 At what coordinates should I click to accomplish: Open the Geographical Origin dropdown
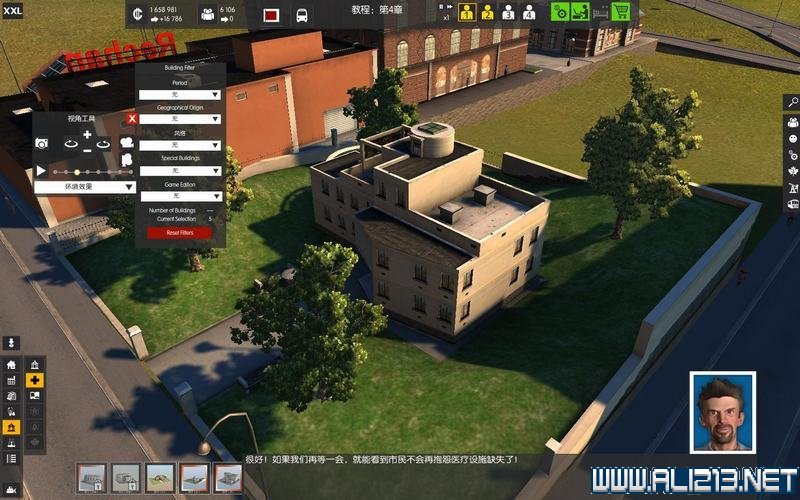pos(180,119)
